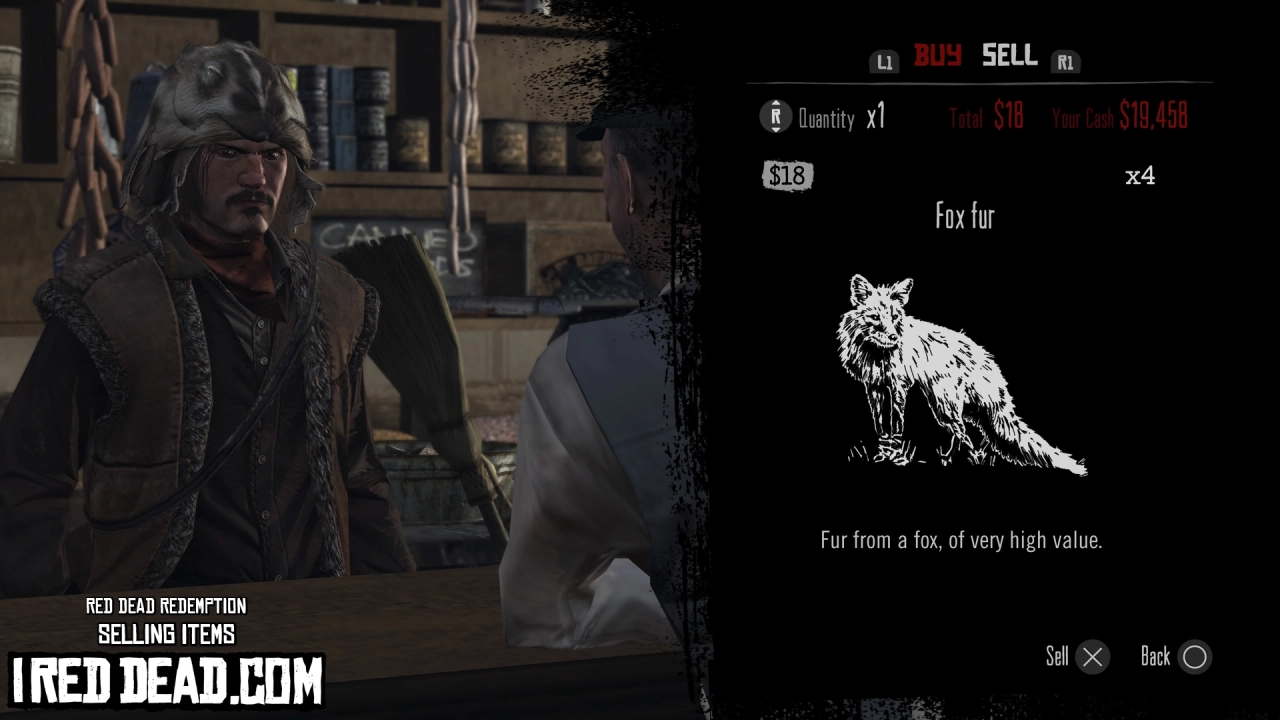Click the $18 price tag badge
Screen dimensions: 1280x720
(x=788, y=175)
